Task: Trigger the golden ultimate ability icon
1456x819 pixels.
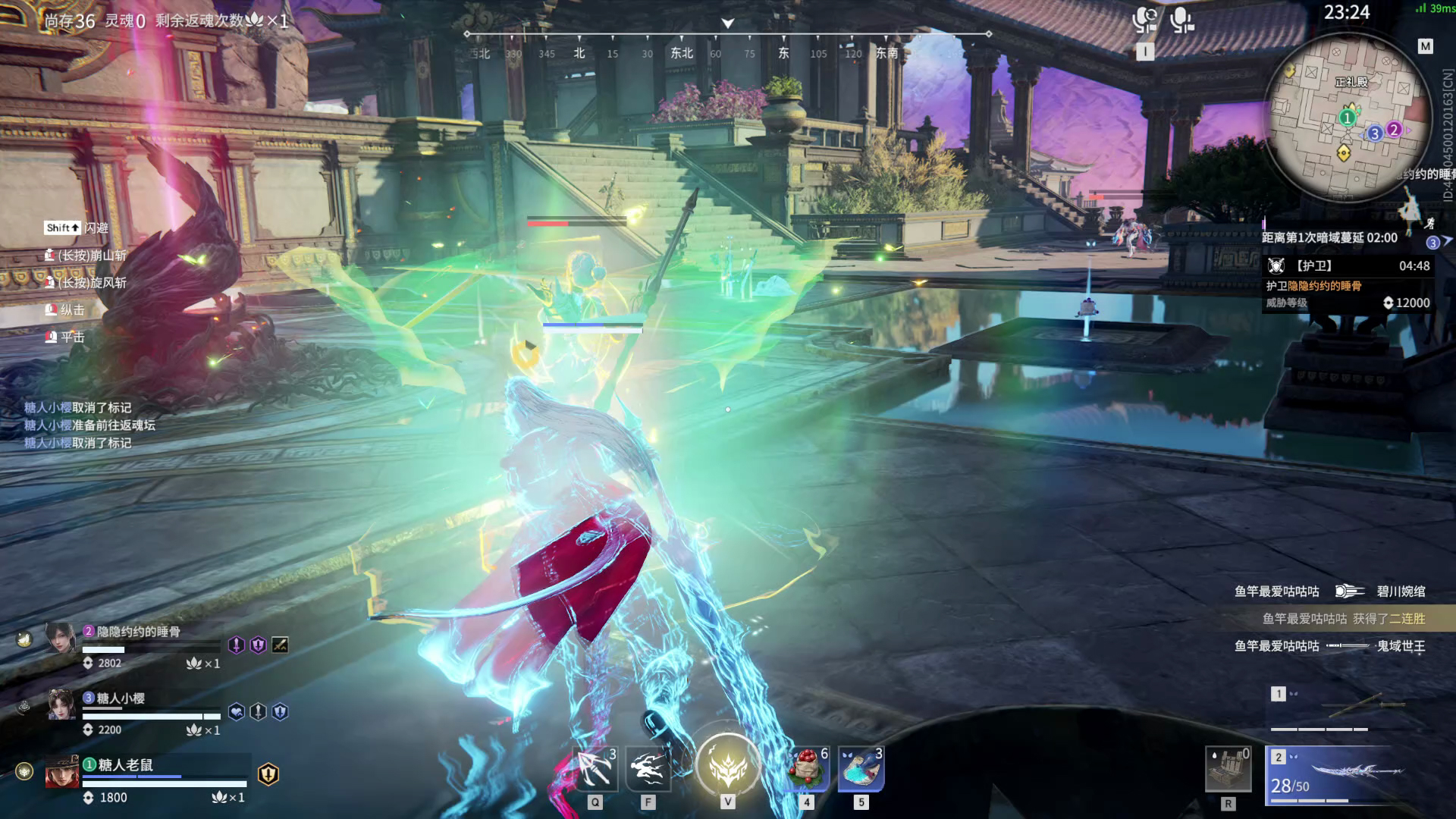Action: coord(727,766)
